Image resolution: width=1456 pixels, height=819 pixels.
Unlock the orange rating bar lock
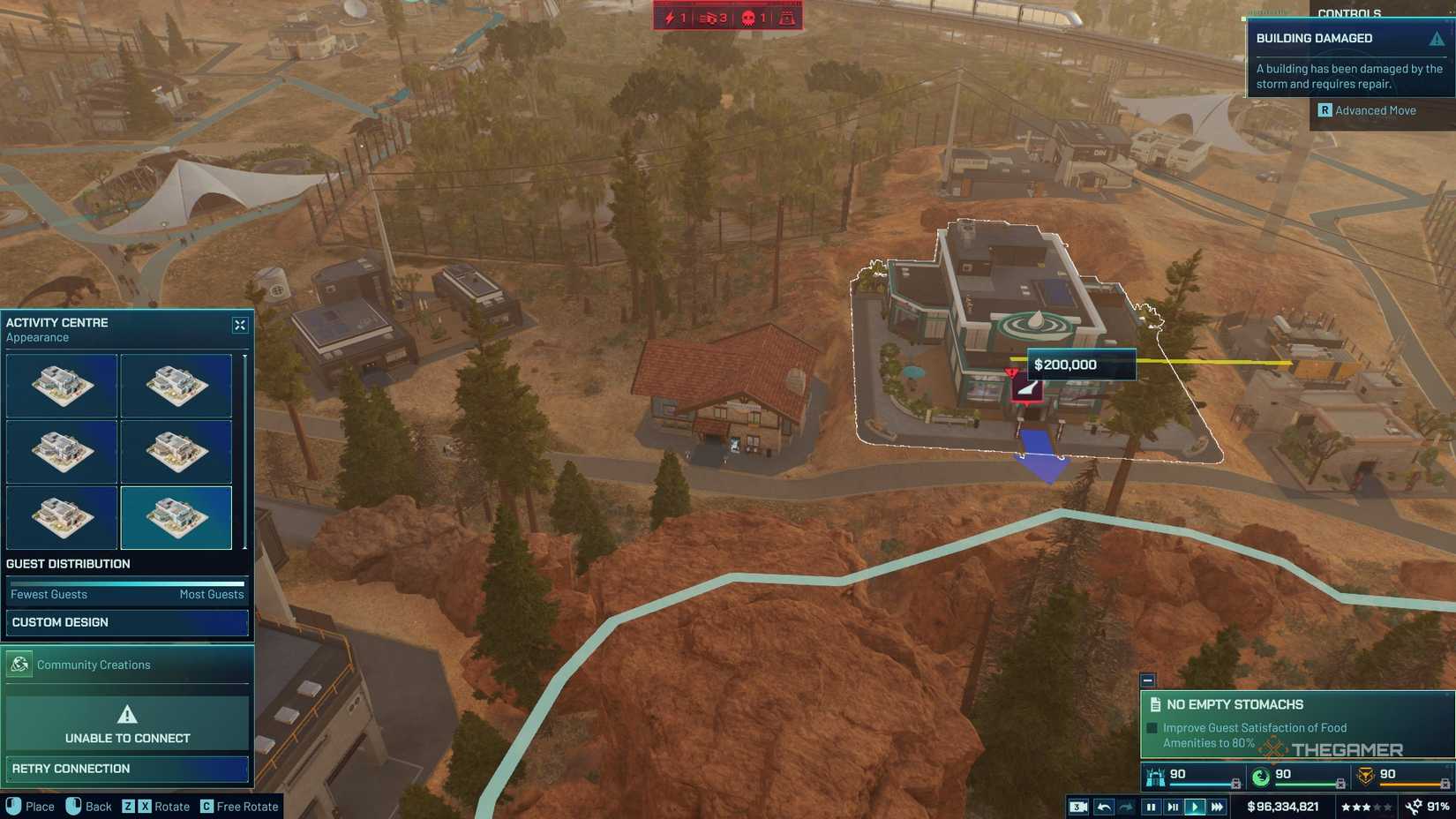tap(1445, 783)
